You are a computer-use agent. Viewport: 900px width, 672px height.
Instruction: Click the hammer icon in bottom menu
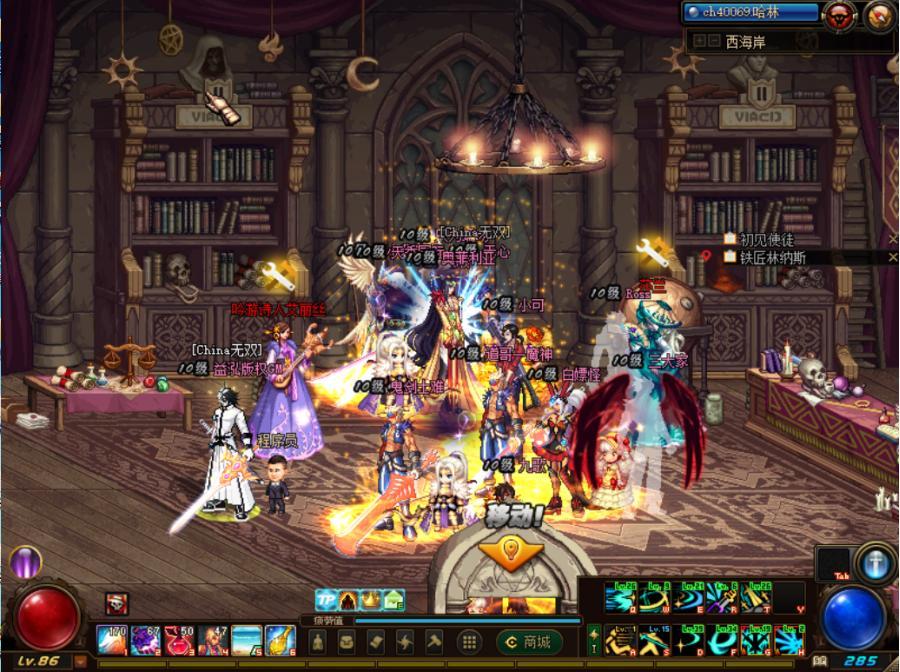point(435,641)
